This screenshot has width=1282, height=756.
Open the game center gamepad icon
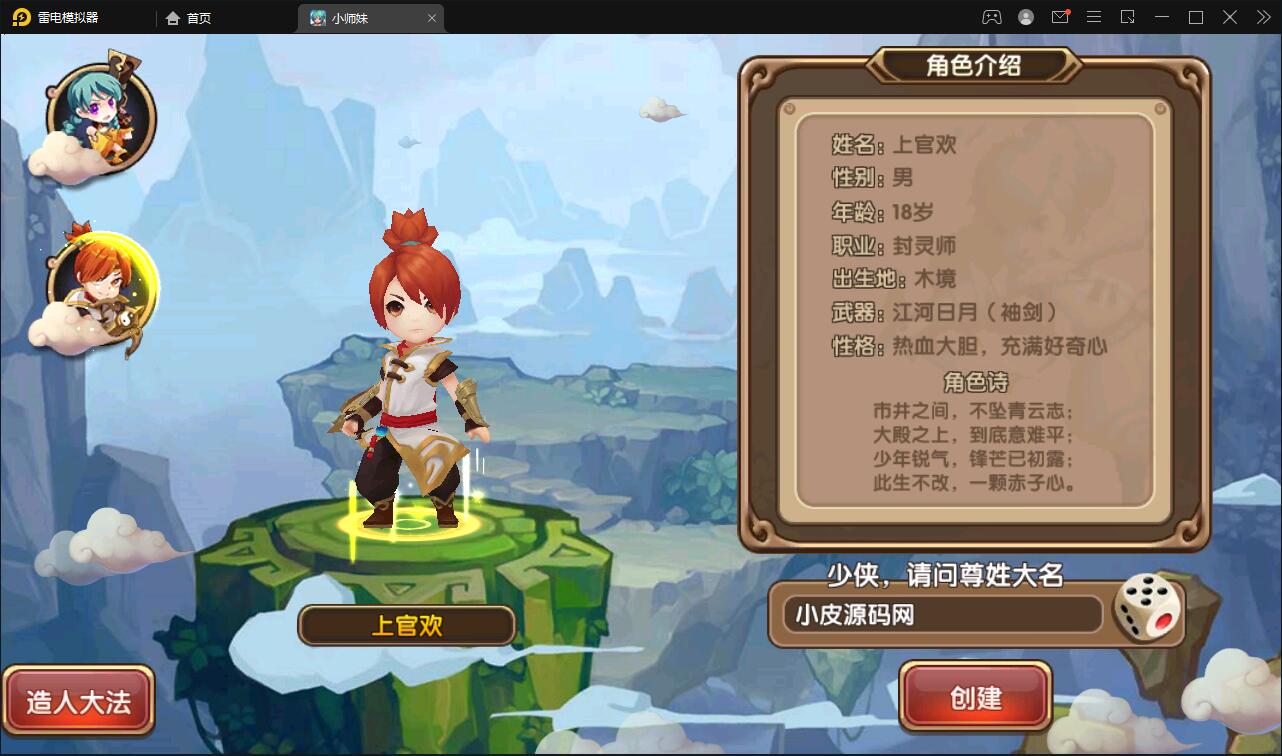(x=992, y=17)
